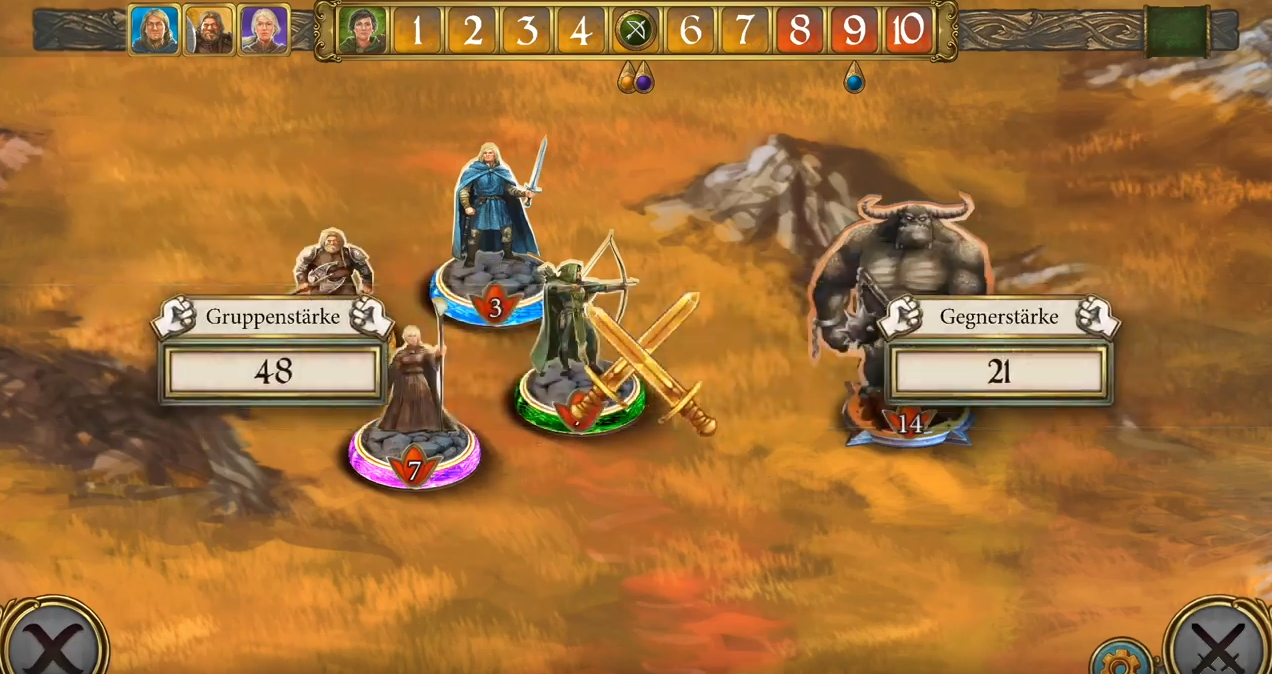
Task: Select the bearded dwarf hero portrait
Action: 209,29
